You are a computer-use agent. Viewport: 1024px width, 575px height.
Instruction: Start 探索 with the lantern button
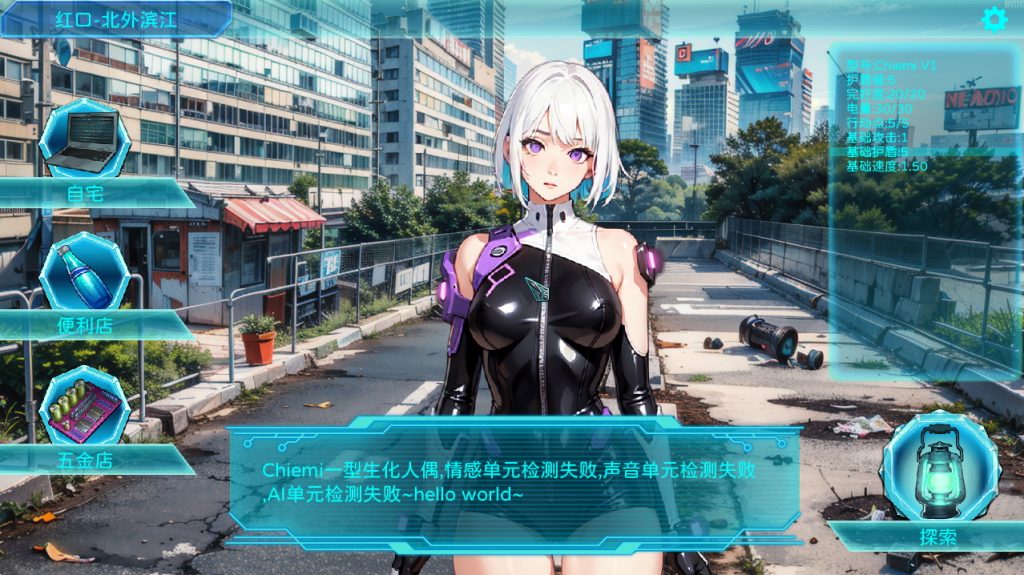(x=939, y=467)
